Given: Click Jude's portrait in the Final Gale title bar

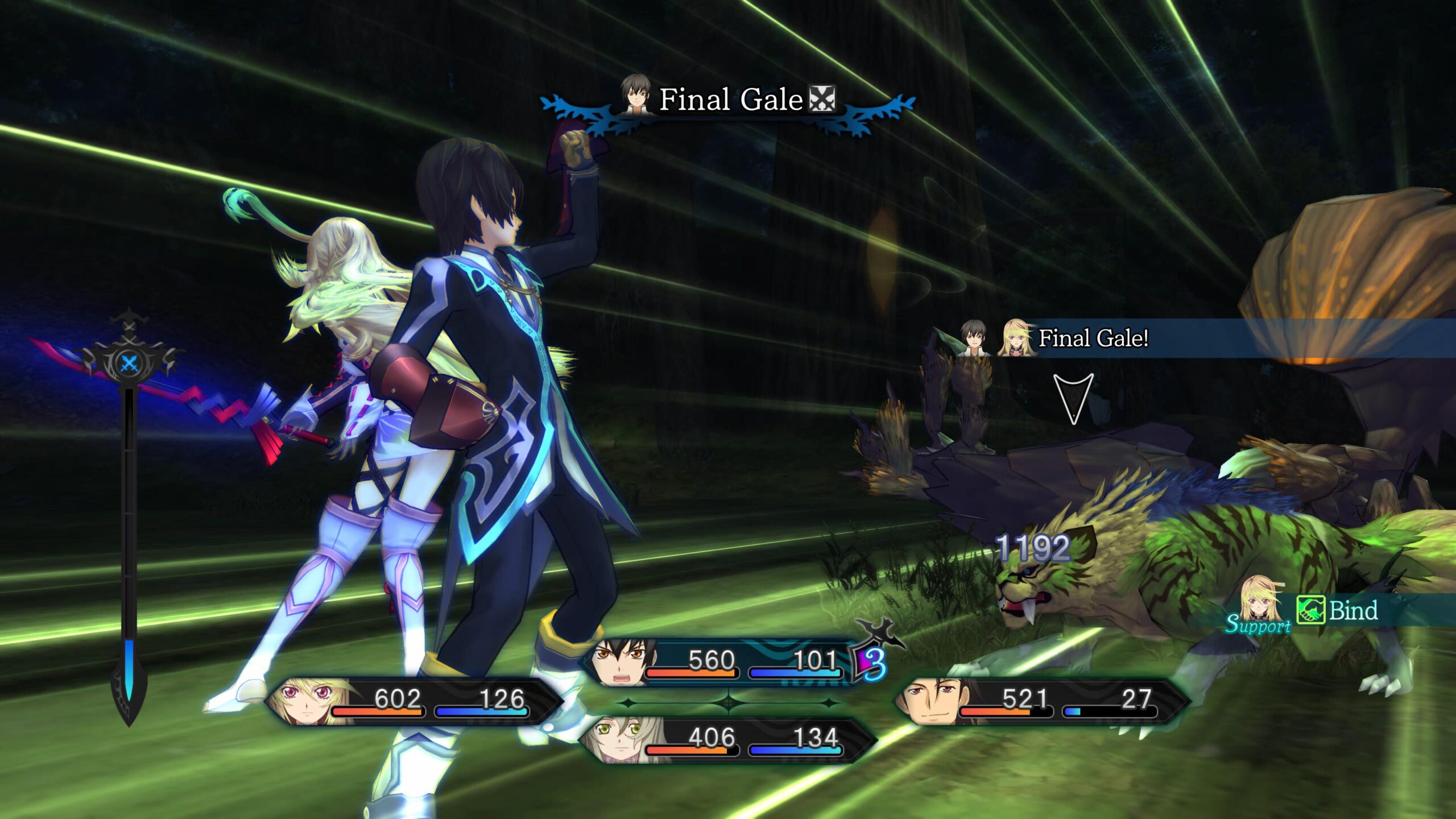Looking at the screenshot, I should (x=636, y=98).
